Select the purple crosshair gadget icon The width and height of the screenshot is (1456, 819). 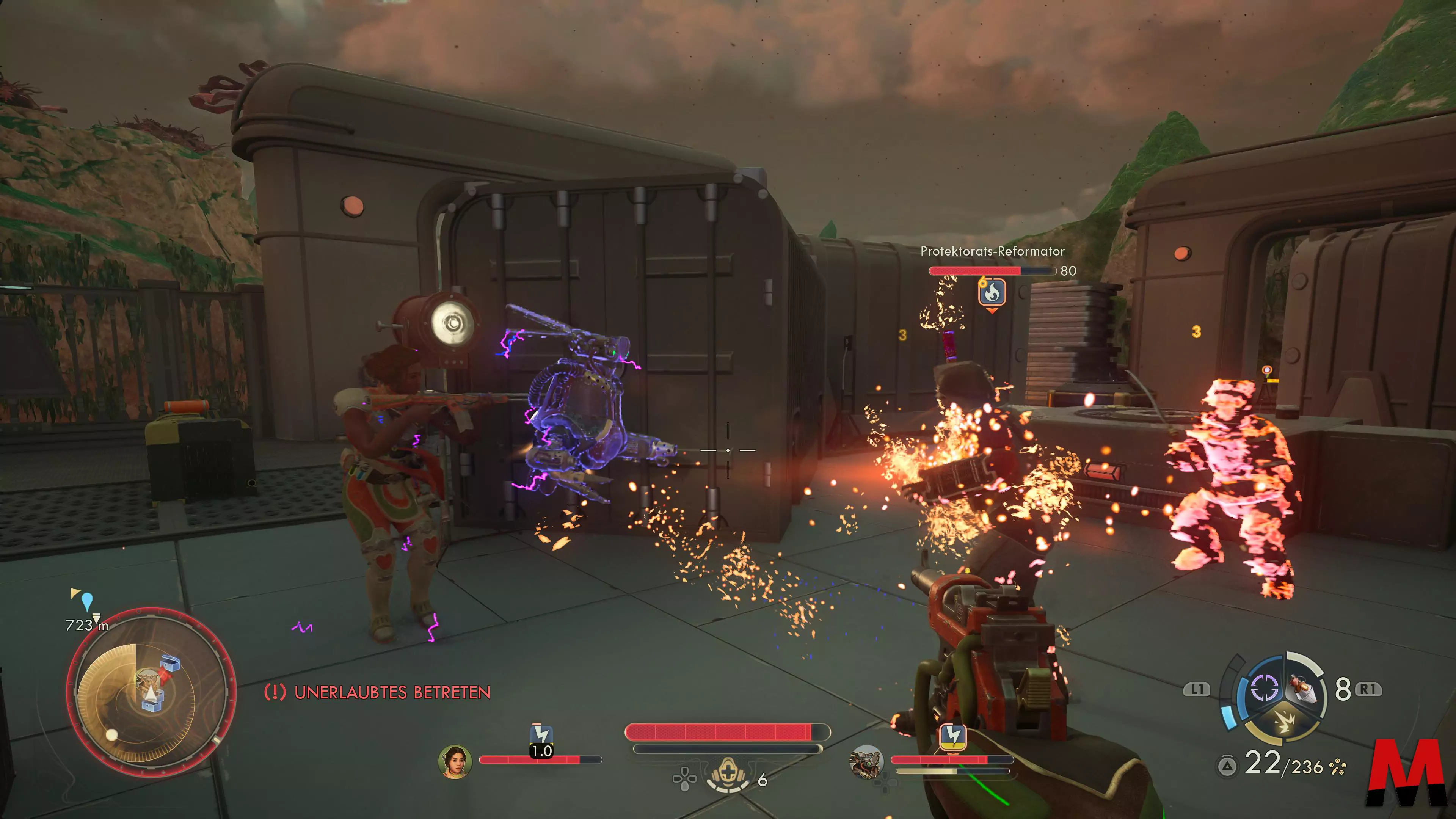[x=1265, y=688]
